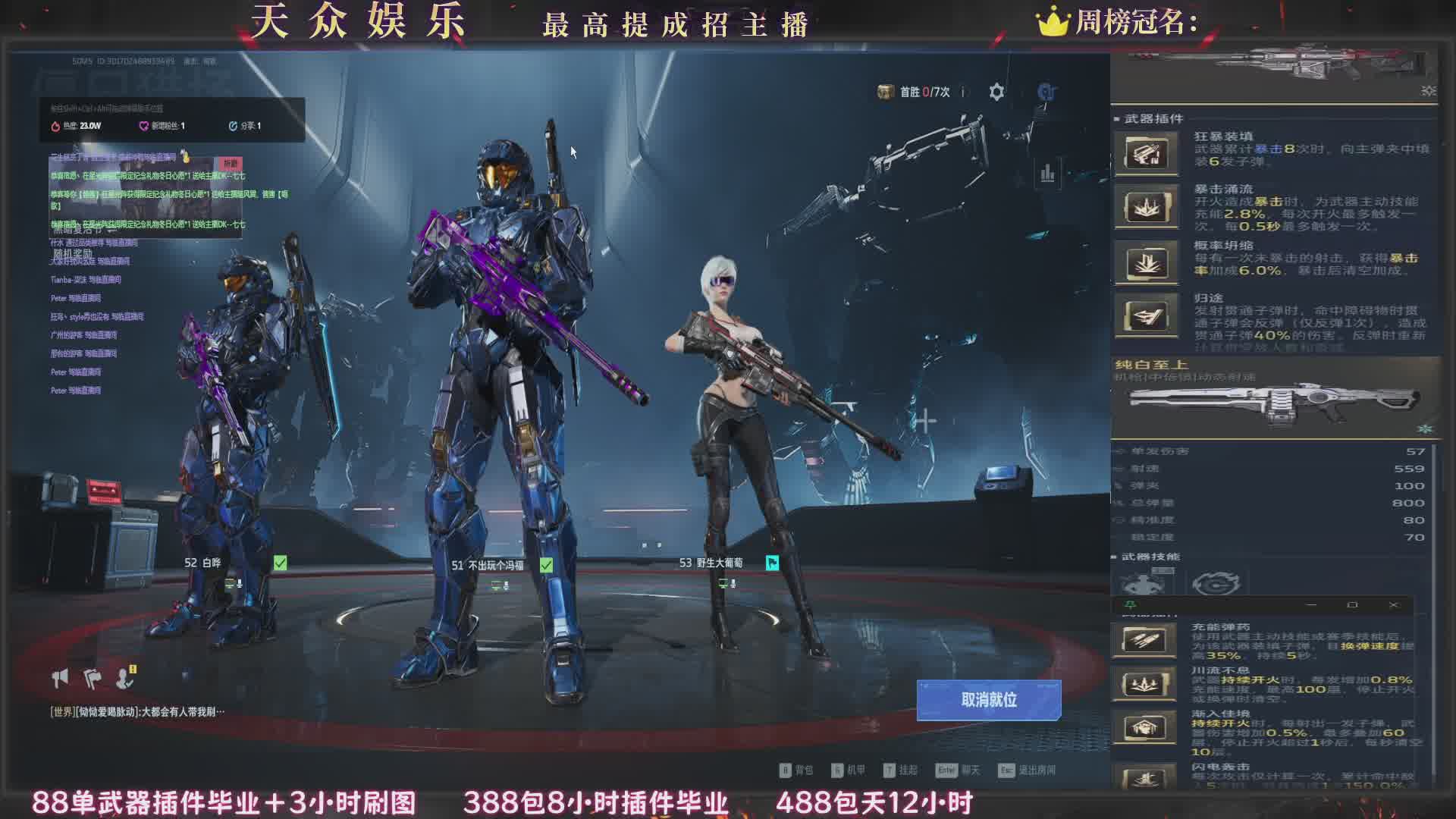The height and width of the screenshot is (819, 1456).
Task: Select the 背包 backpack option
Action: click(796, 770)
